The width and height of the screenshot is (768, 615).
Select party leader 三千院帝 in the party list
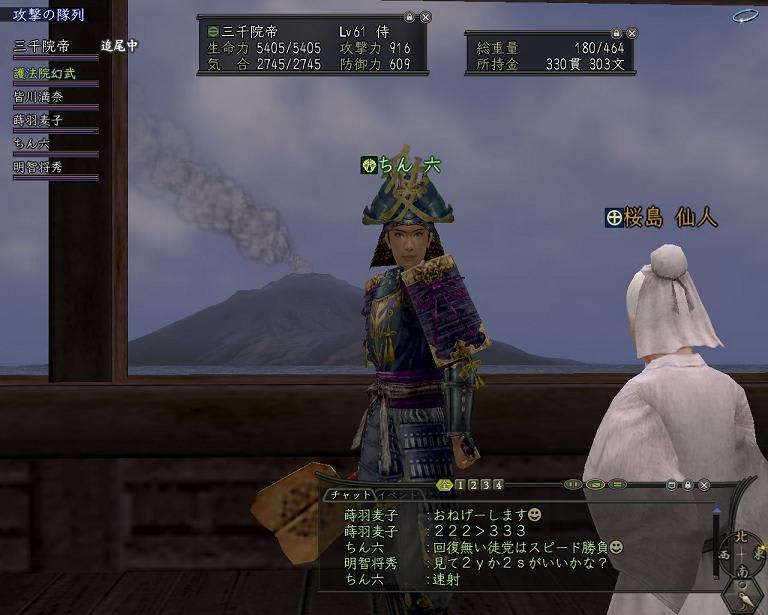[42, 46]
